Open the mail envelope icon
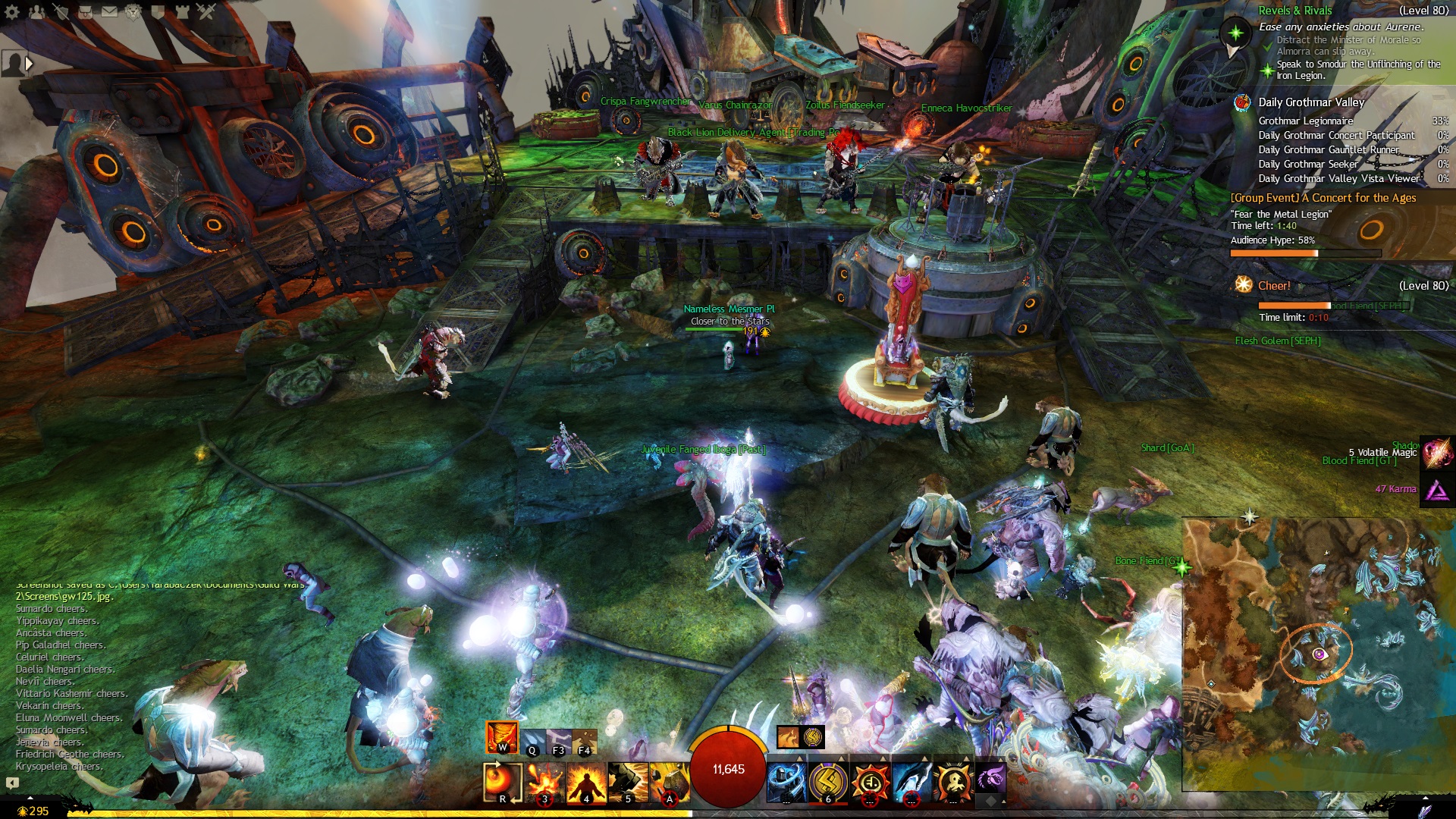The height and width of the screenshot is (819, 1456). 109,11
